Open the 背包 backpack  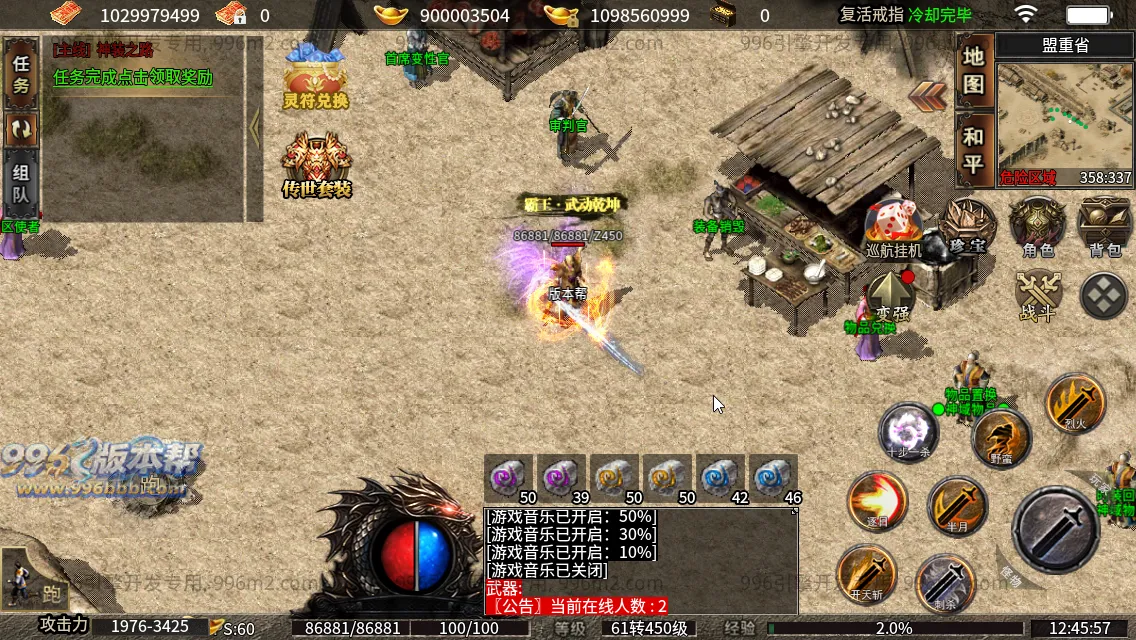coord(1104,226)
